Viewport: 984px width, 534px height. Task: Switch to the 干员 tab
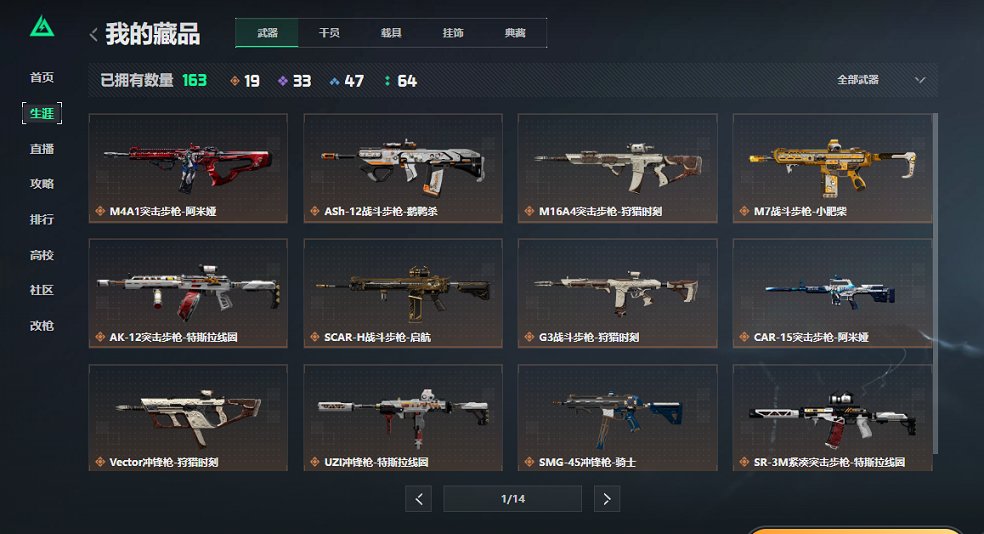click(x=329, y=33)
